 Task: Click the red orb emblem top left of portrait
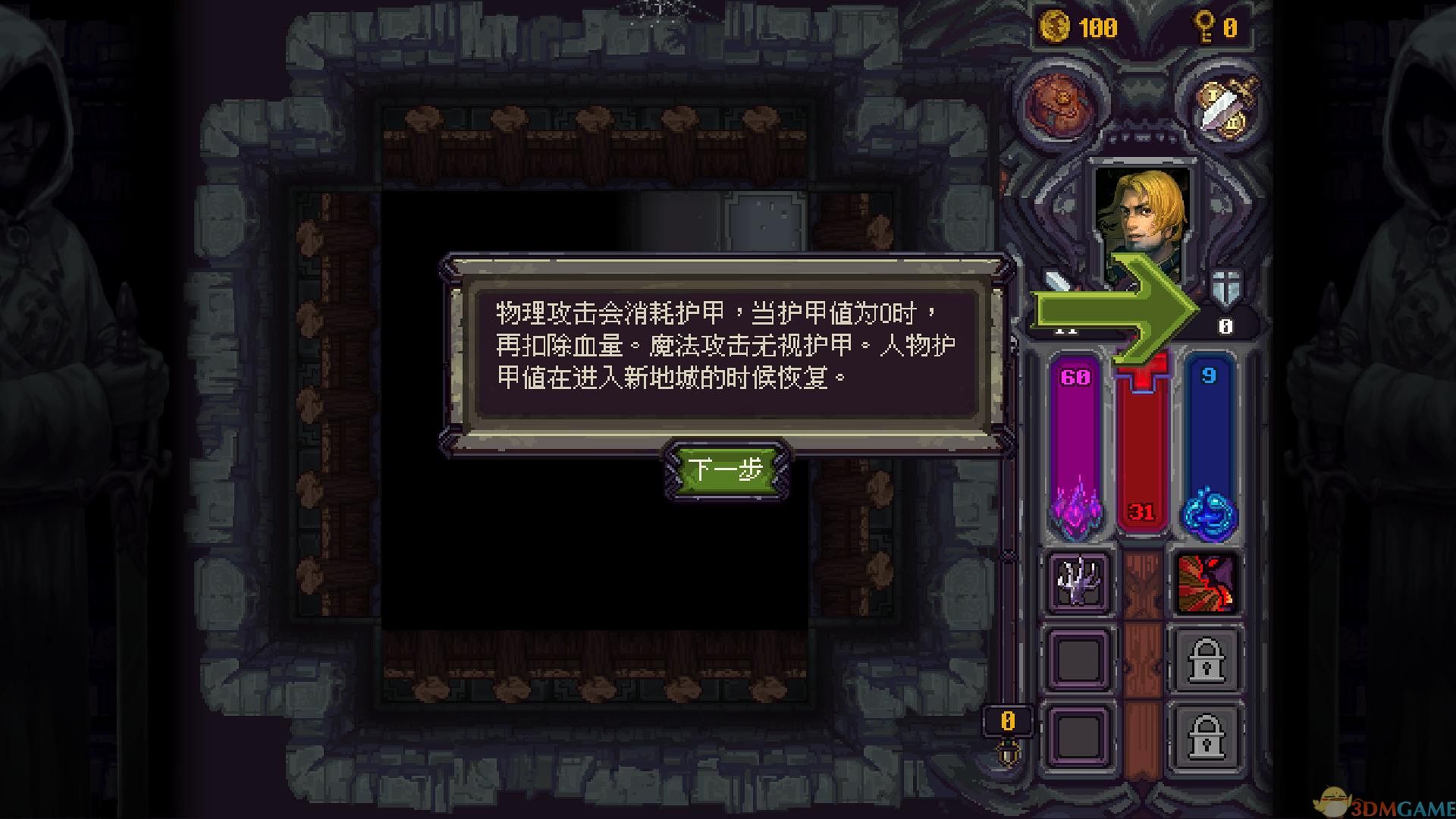tap(1057, 104)
